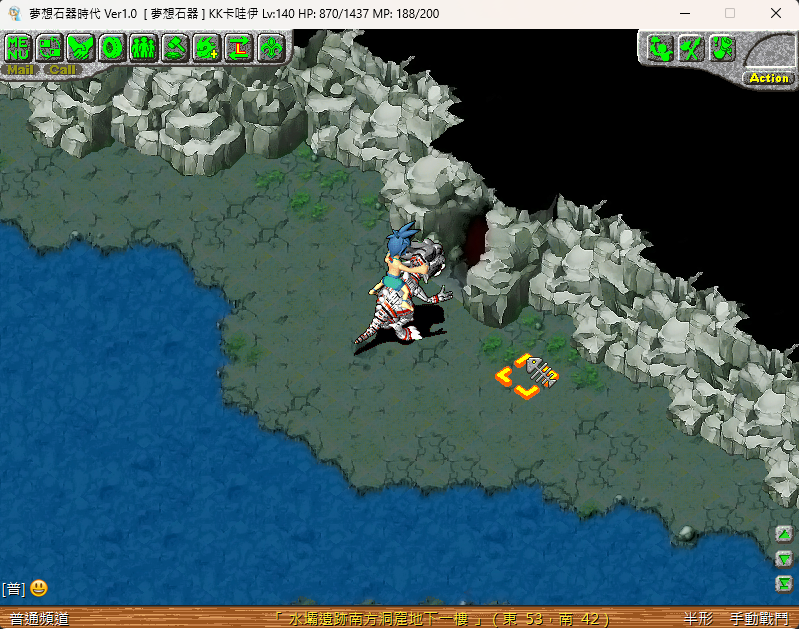Screen dimensions: 799x629
Task: Open the stone wheel icon
Action: click(x=112, y=47)
